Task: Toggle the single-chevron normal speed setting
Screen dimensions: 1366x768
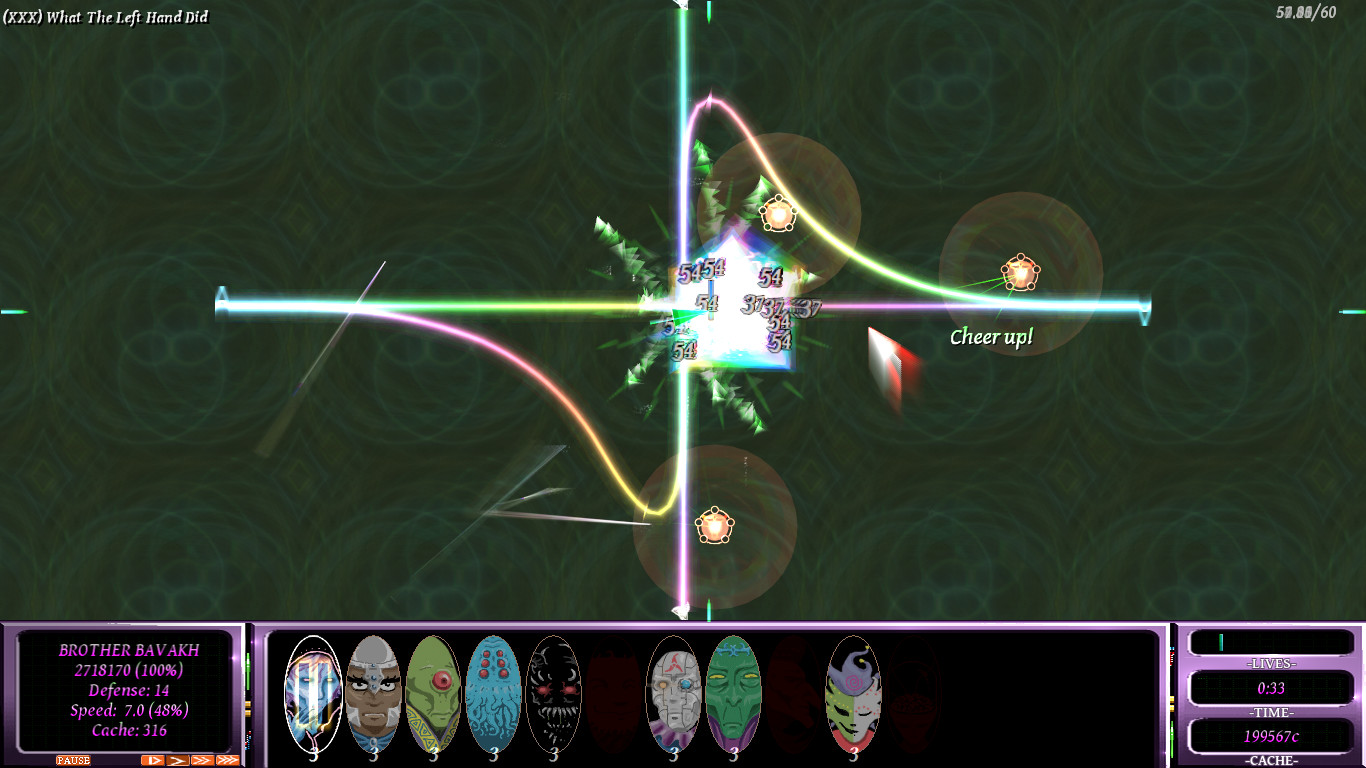Action: click(x=177, y=759)
